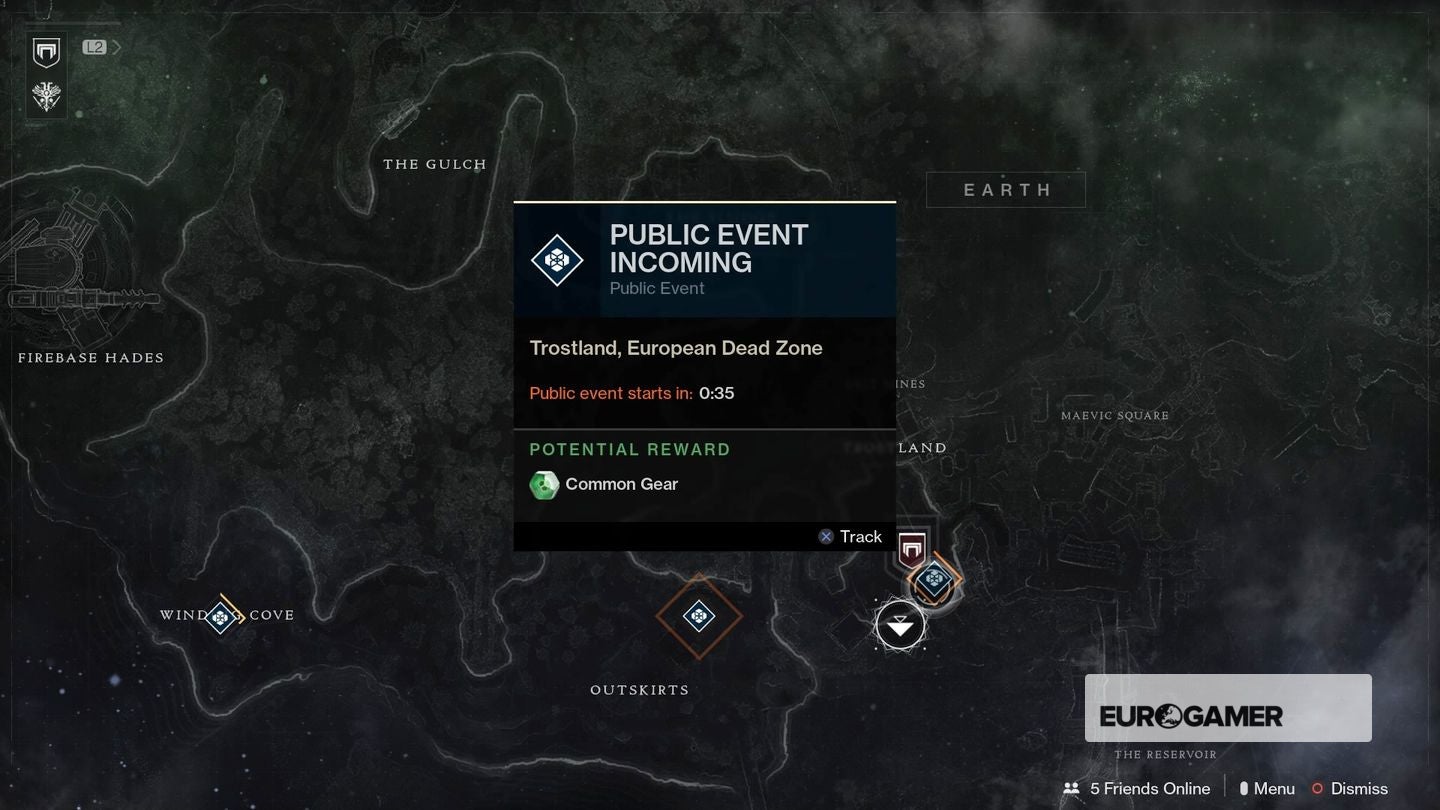This screenshot has height=810, width=1440.
Task: Click the Outskirts public event icon
Action: 699,617
